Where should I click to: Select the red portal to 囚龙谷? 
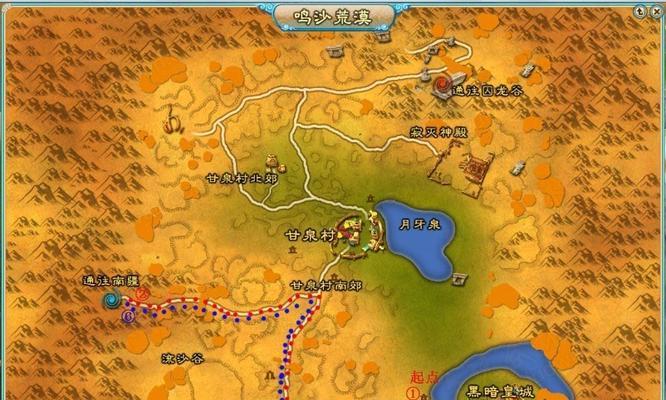pos(440,82)
